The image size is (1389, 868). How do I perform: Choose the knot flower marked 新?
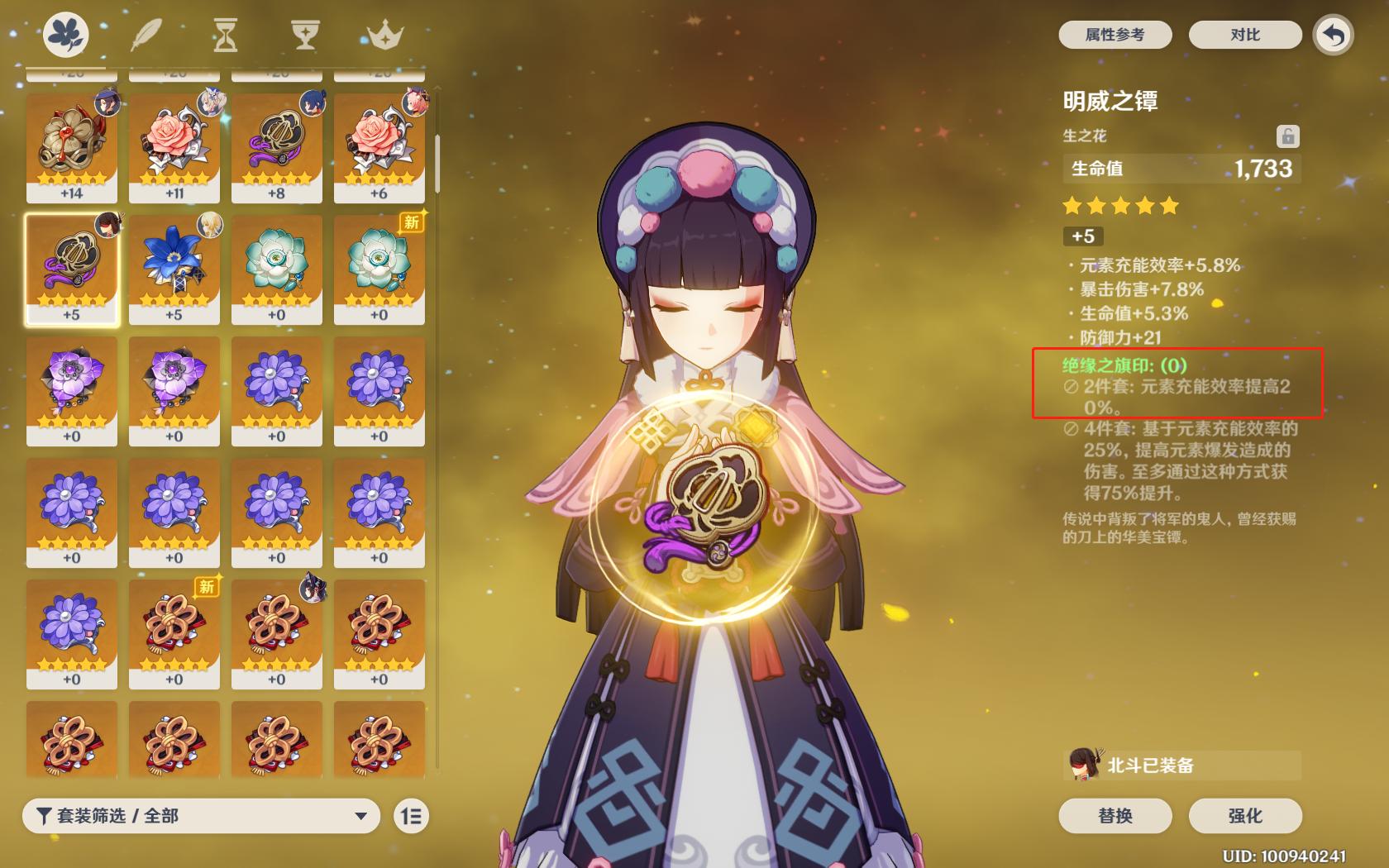[174, 634]
